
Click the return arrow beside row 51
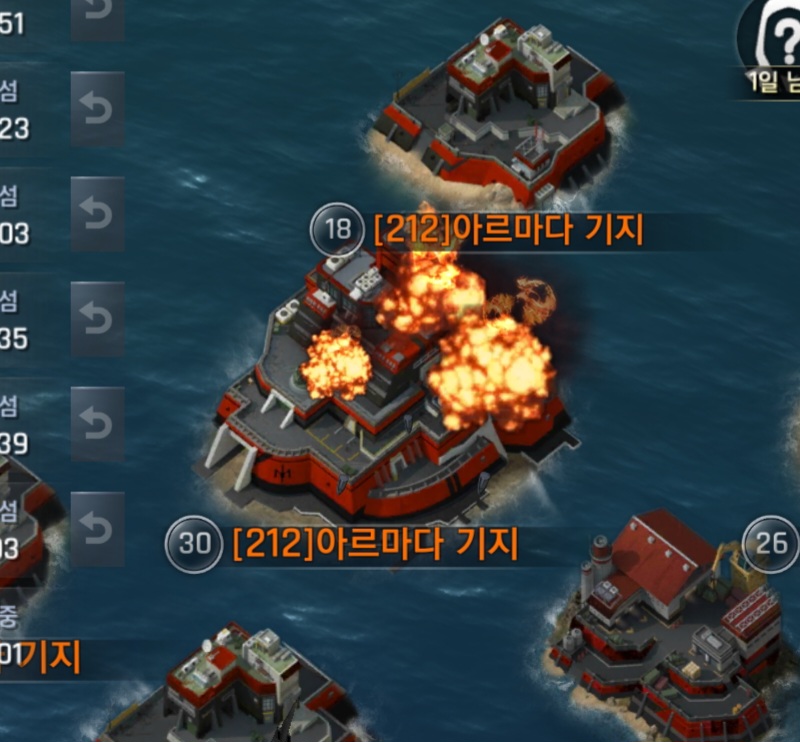pyautogui.click(x=97, y=14)
